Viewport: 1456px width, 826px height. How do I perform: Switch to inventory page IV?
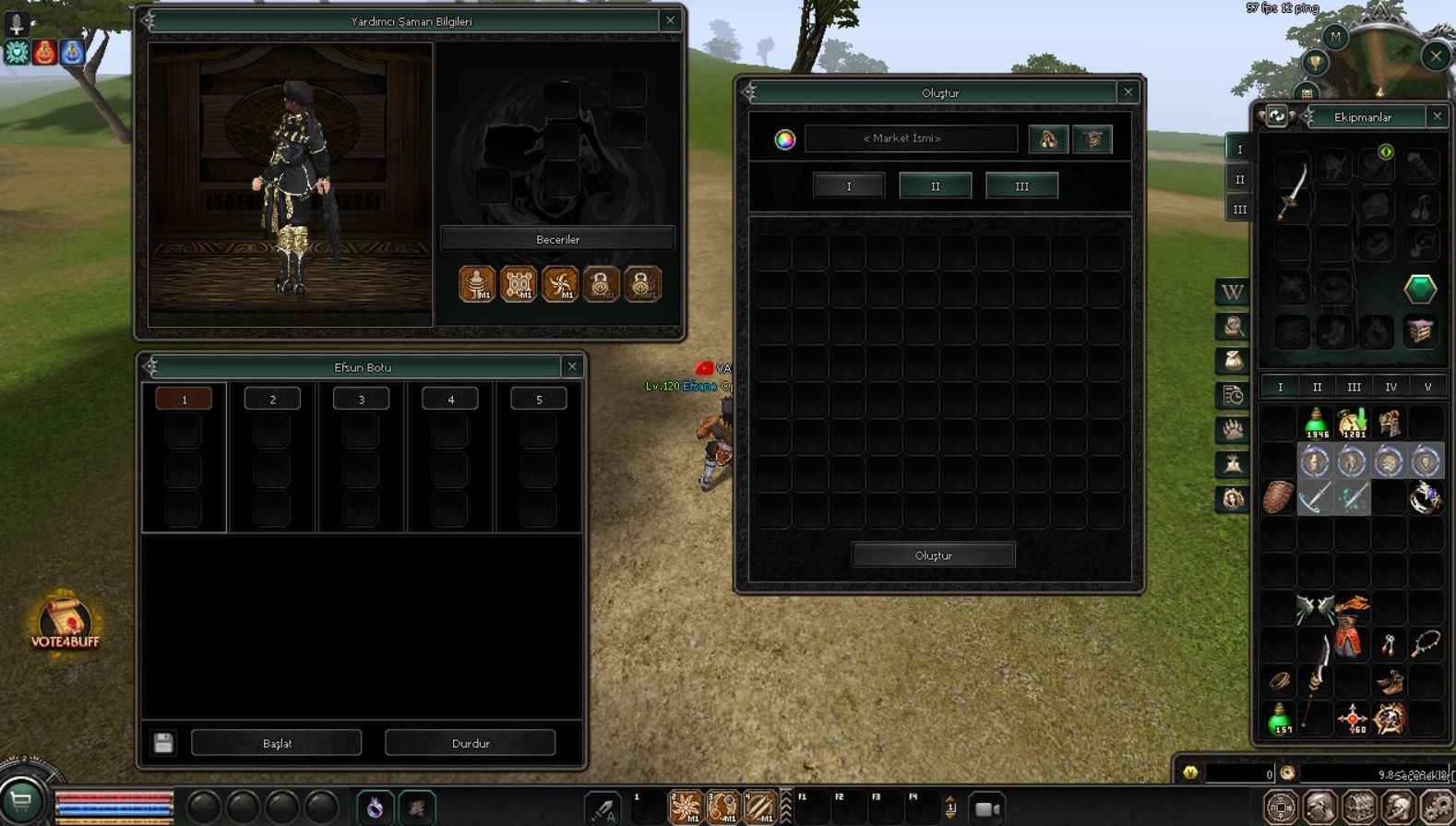tap(1390, 387)
